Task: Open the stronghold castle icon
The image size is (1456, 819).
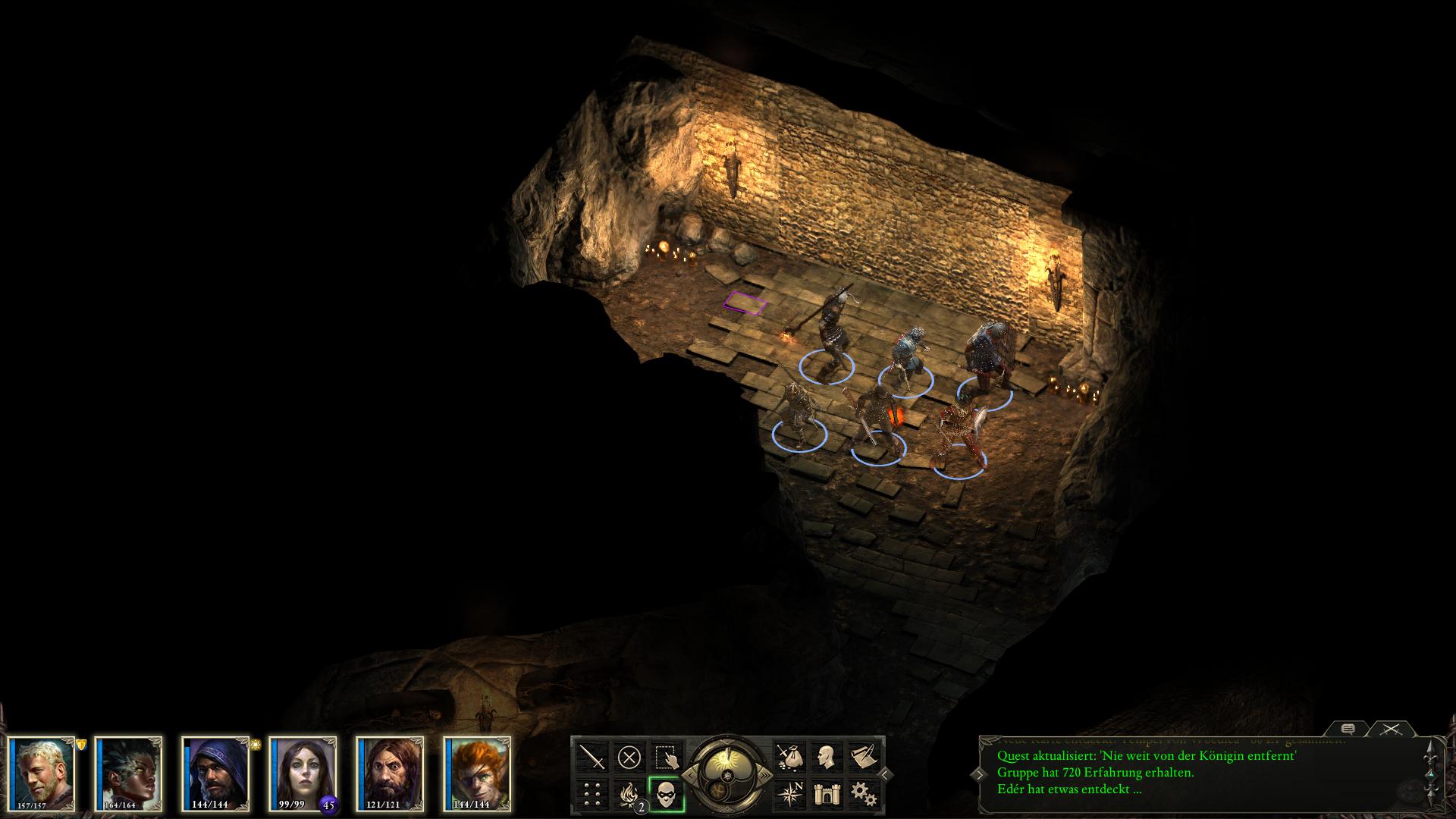Action: pos(826,794)
